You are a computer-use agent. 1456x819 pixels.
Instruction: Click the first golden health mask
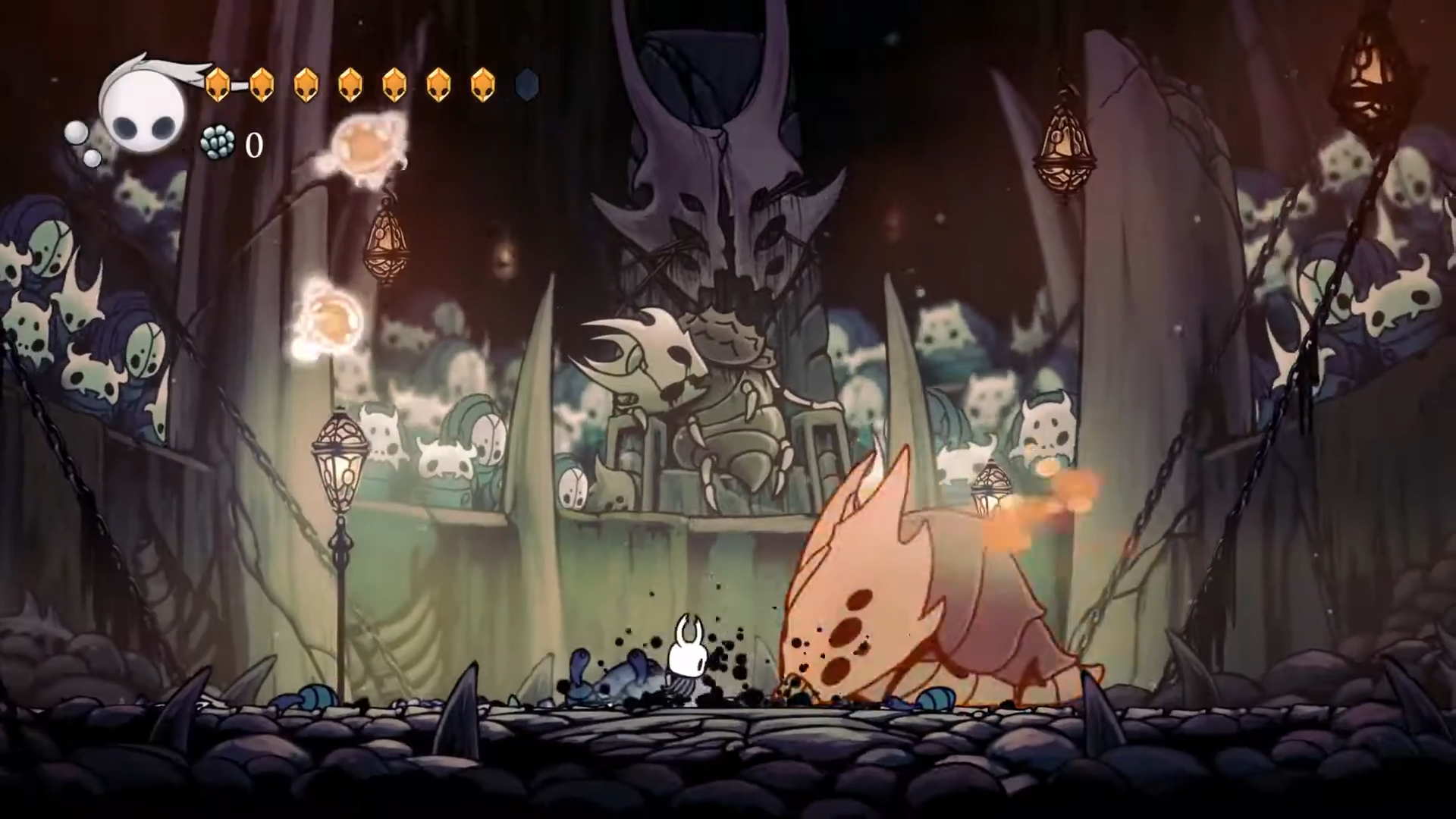[x=219, y=84]
